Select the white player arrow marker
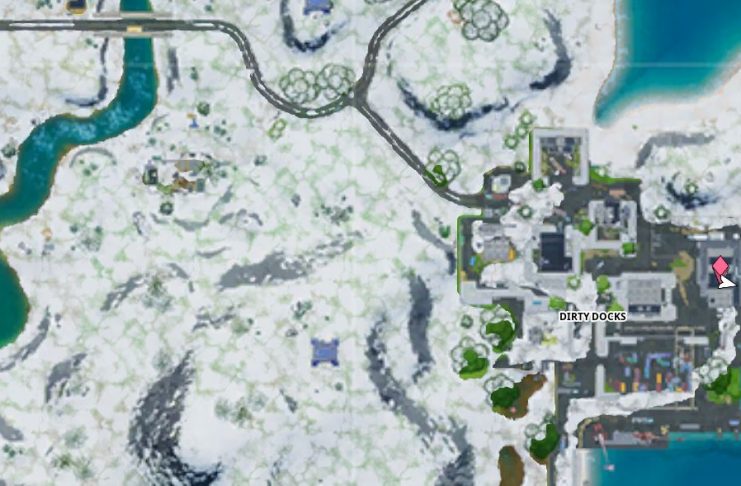This screenshot has width=741, height=486. (726, 281)
